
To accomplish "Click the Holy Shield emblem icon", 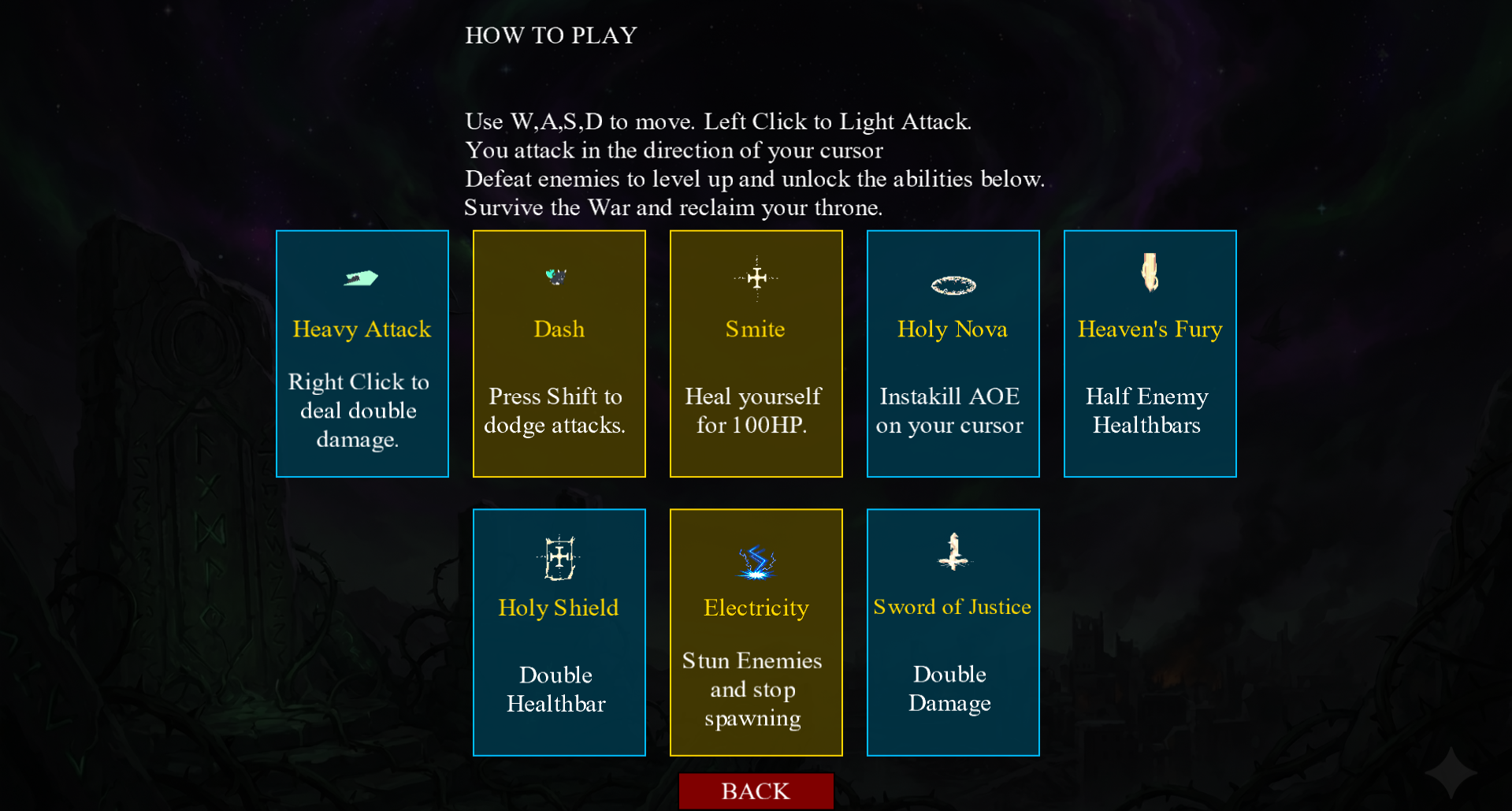I will click(558, 557).
